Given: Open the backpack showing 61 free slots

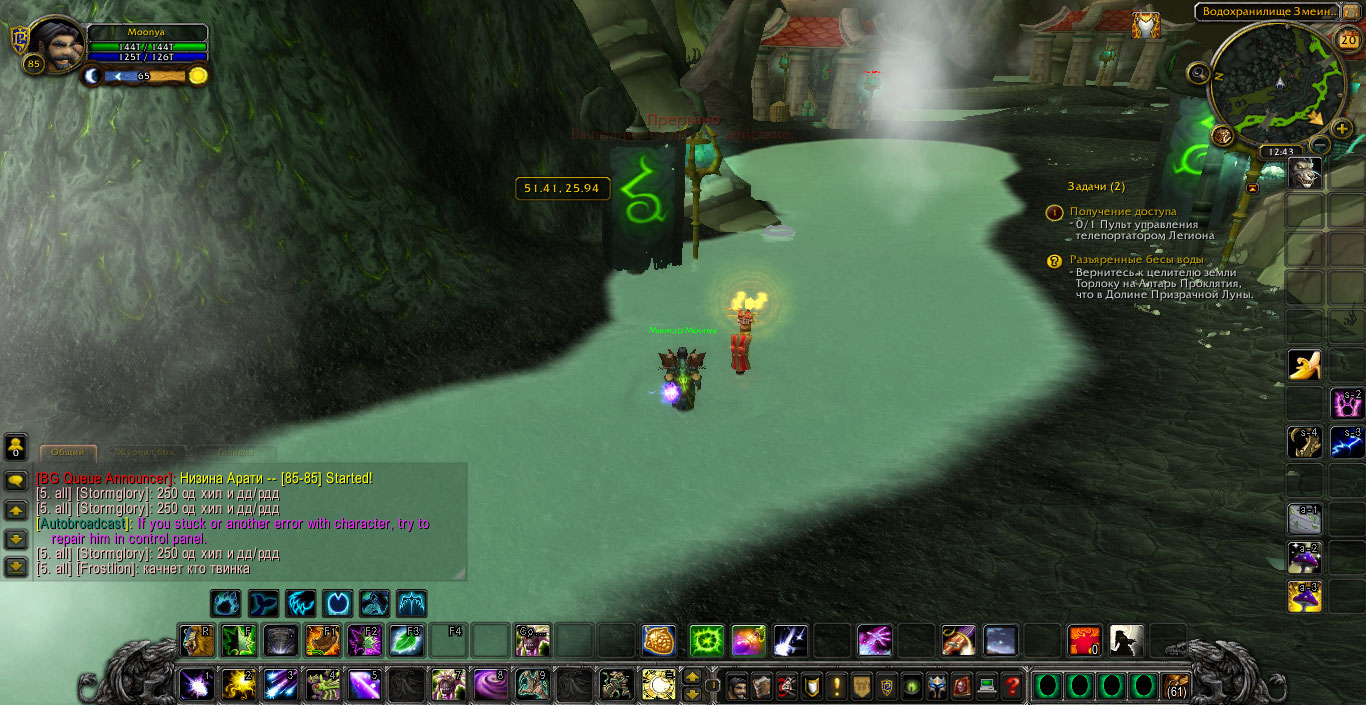Looking at the screenshot, I should (x=1177, y=687).
